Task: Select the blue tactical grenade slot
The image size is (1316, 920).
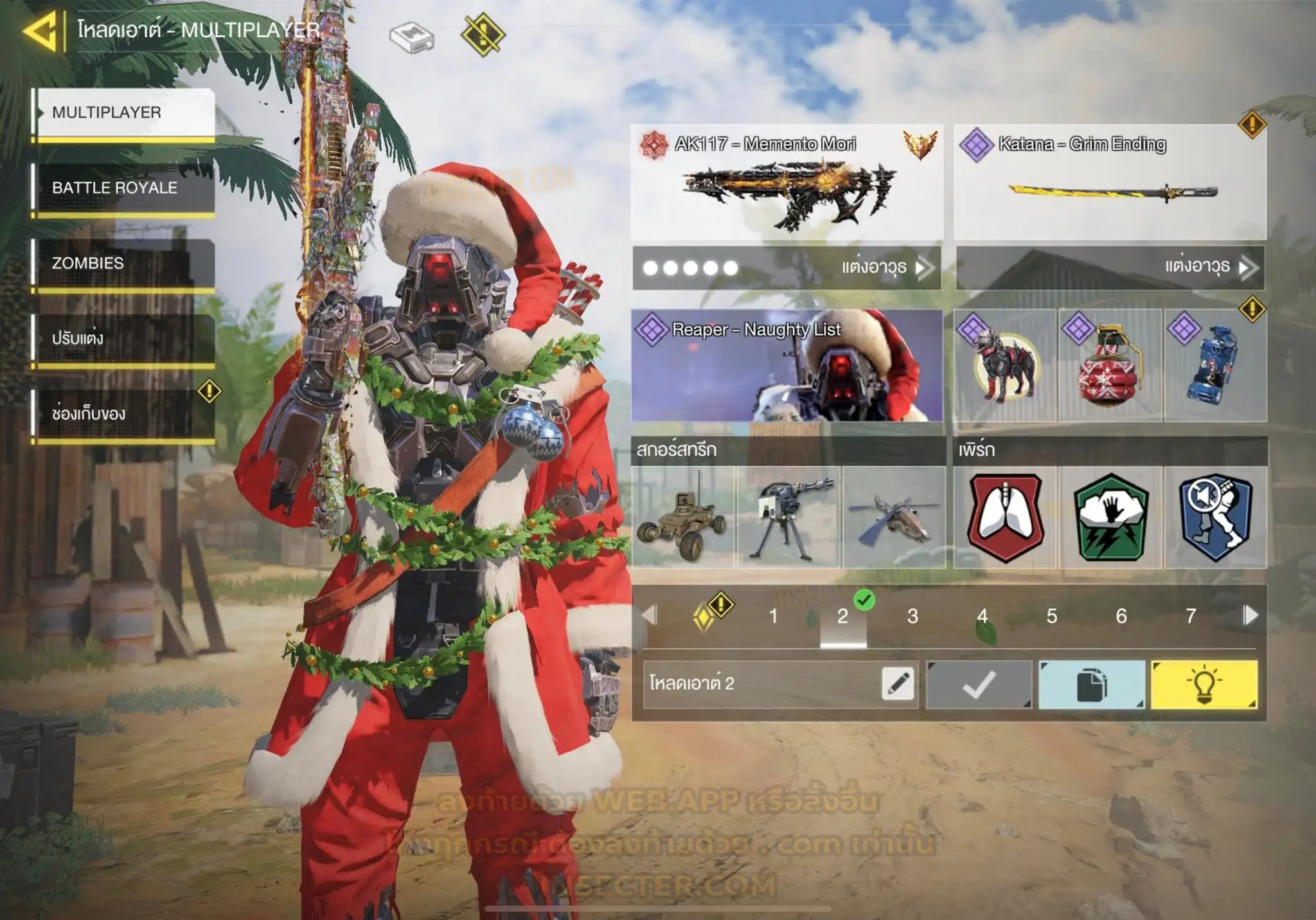Action: coord(1215,366)
